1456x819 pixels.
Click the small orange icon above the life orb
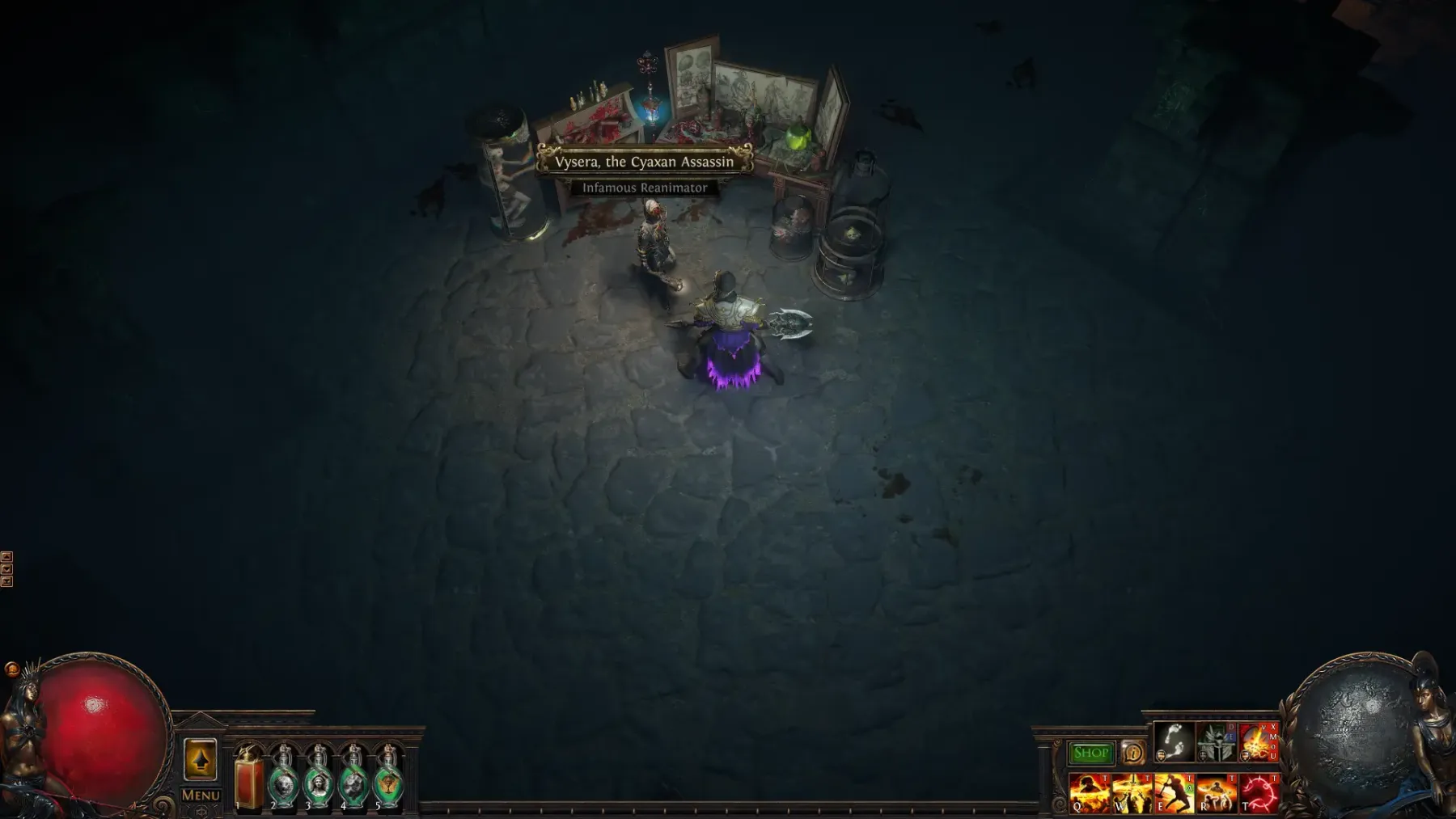[12, 669]
